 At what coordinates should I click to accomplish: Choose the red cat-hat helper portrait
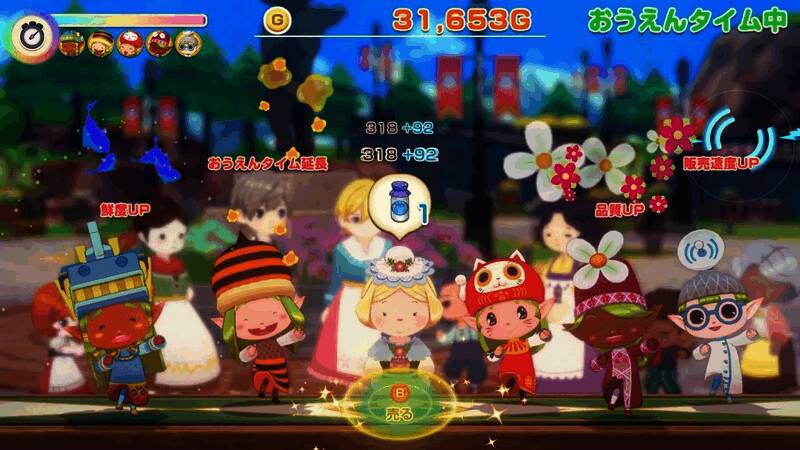[129, 43]
